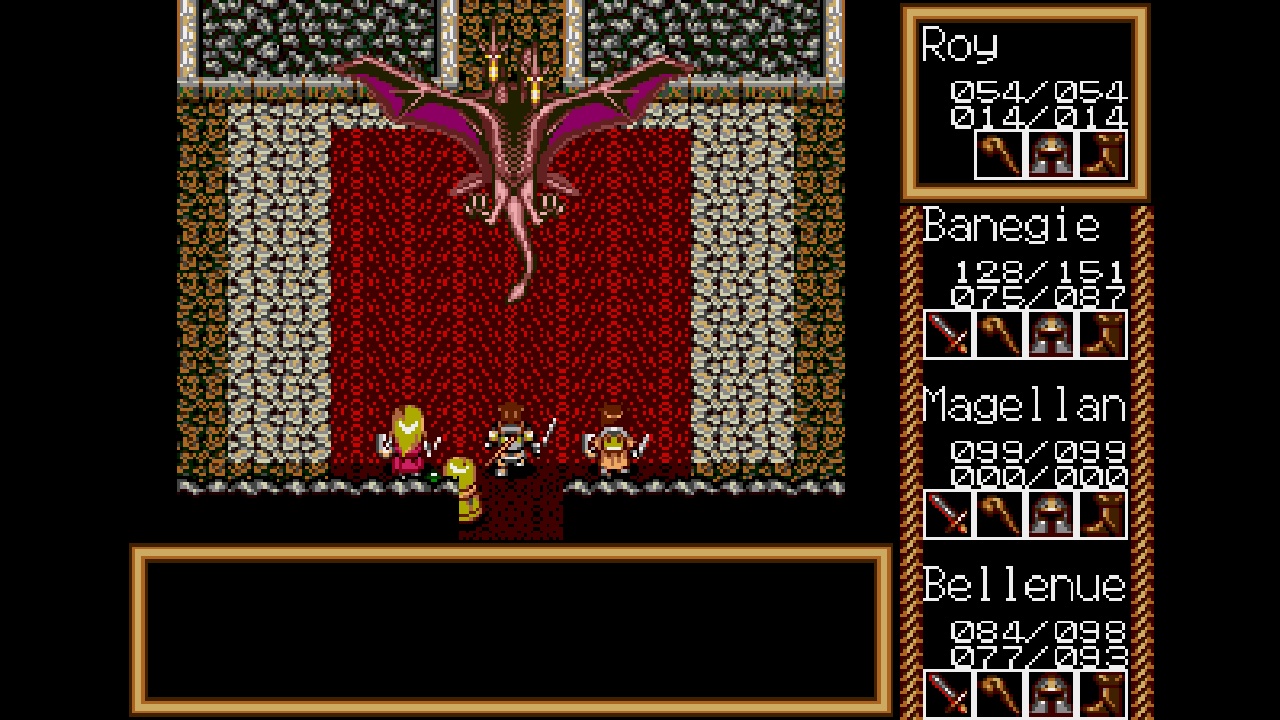Select Magellan's sword icon
This screenshot has height=720, width=1280.
947,514
